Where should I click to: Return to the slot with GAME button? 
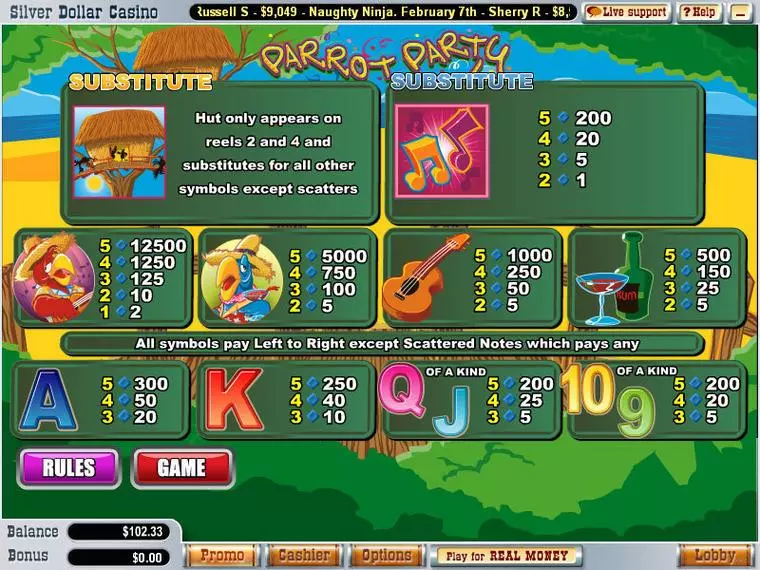[x=181, y=468]
